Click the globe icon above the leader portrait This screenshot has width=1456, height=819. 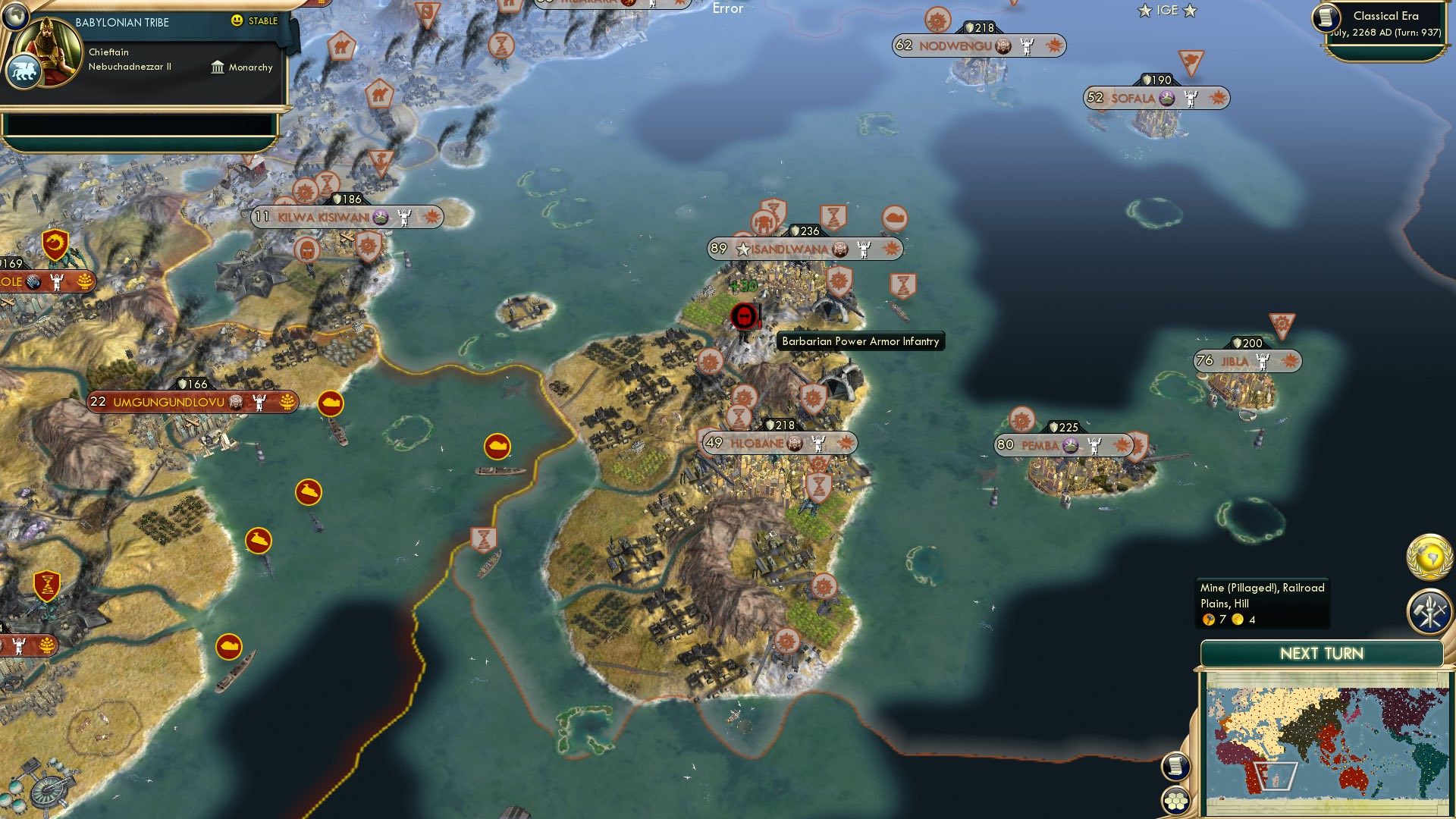(x=15, y=15)
